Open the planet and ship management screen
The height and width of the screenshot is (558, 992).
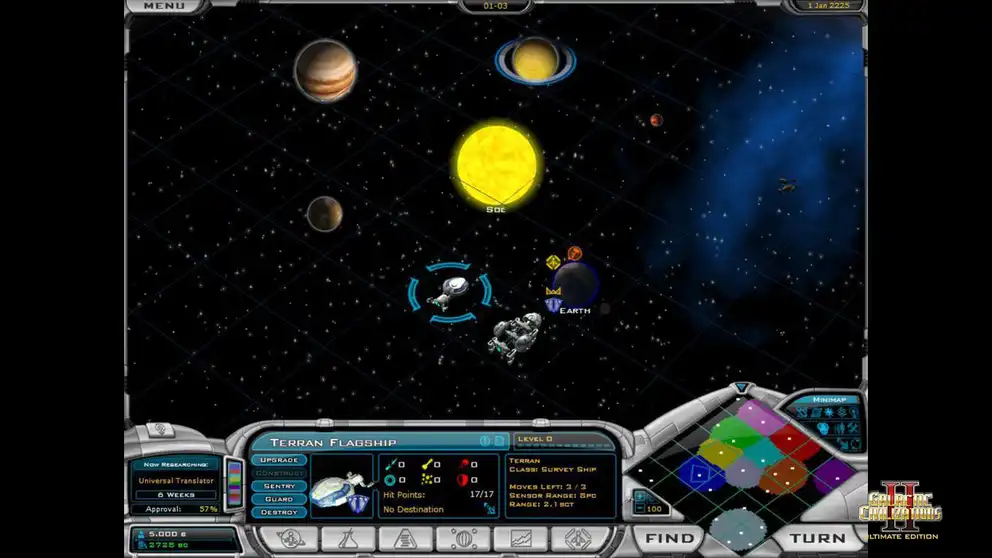(x=290, y=539)
